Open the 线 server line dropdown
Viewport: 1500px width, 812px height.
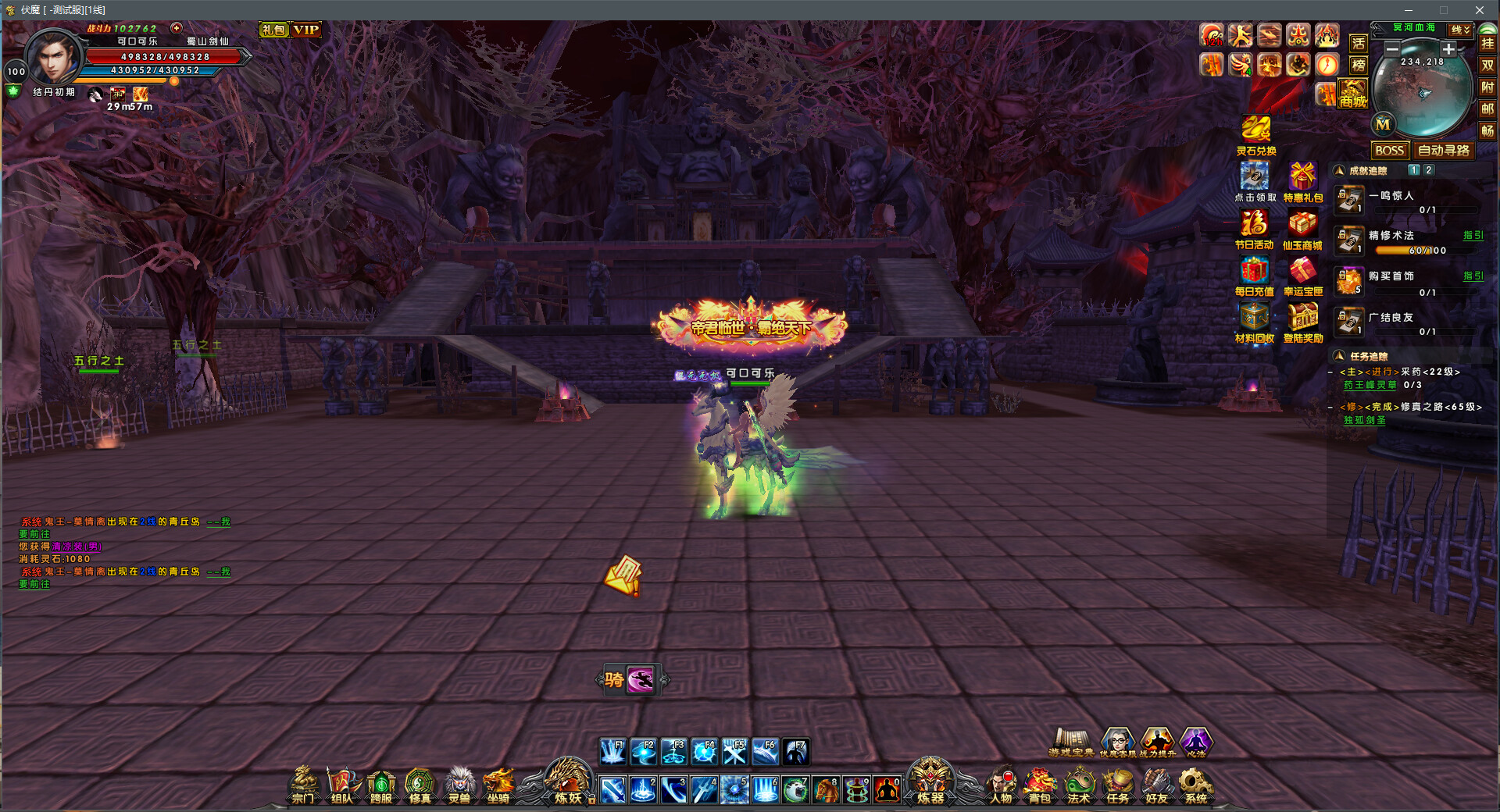pos(1458,28)
